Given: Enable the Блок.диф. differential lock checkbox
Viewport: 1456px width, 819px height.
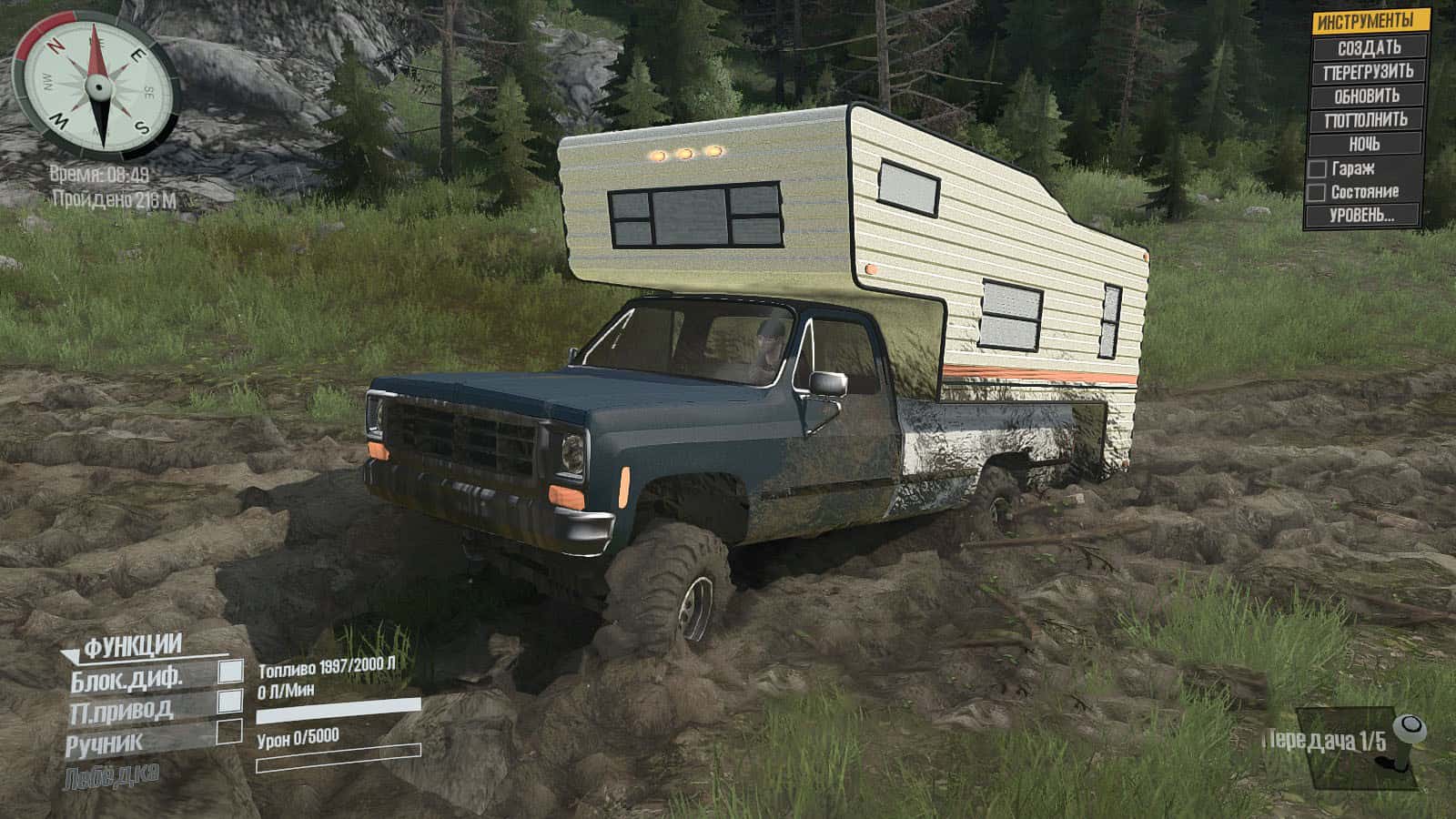Looking at the screenshot, I should (x=230, y=672).
